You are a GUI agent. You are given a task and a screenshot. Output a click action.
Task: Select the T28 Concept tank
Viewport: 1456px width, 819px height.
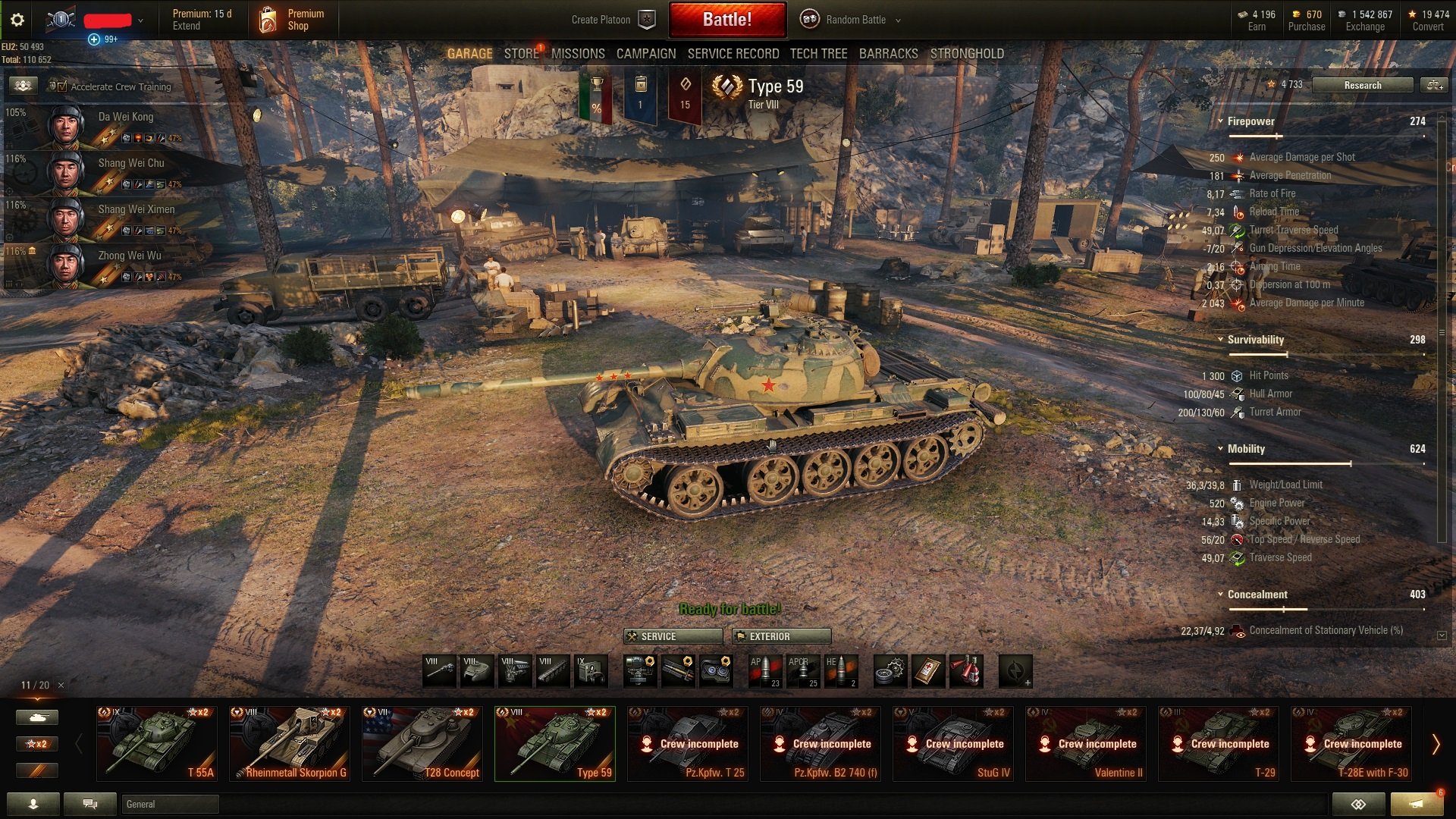click(x=422, y=743)
